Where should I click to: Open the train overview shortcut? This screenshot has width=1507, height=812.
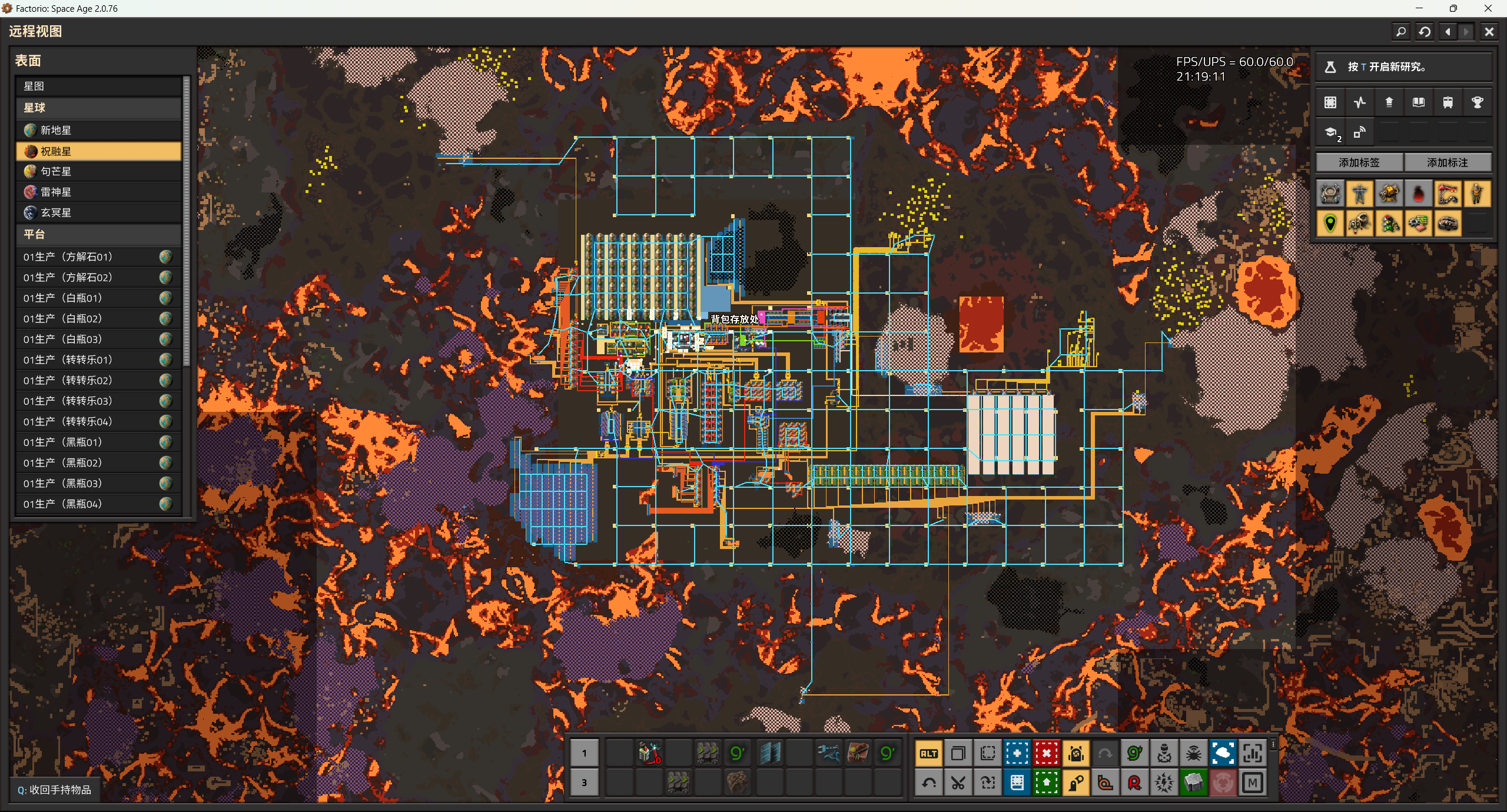(x=1448, y=102)
